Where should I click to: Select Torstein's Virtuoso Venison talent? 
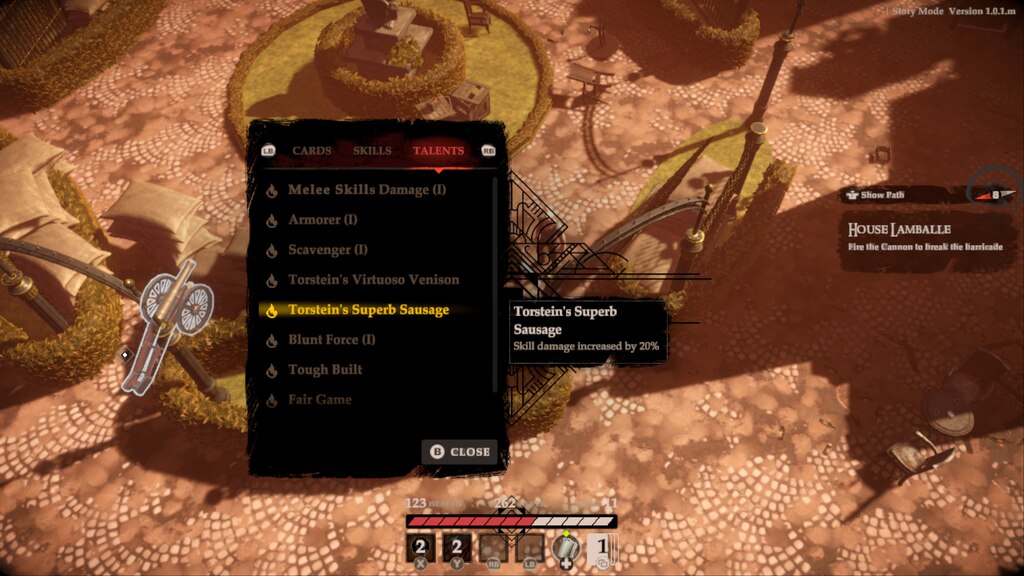tap(373, 280)
